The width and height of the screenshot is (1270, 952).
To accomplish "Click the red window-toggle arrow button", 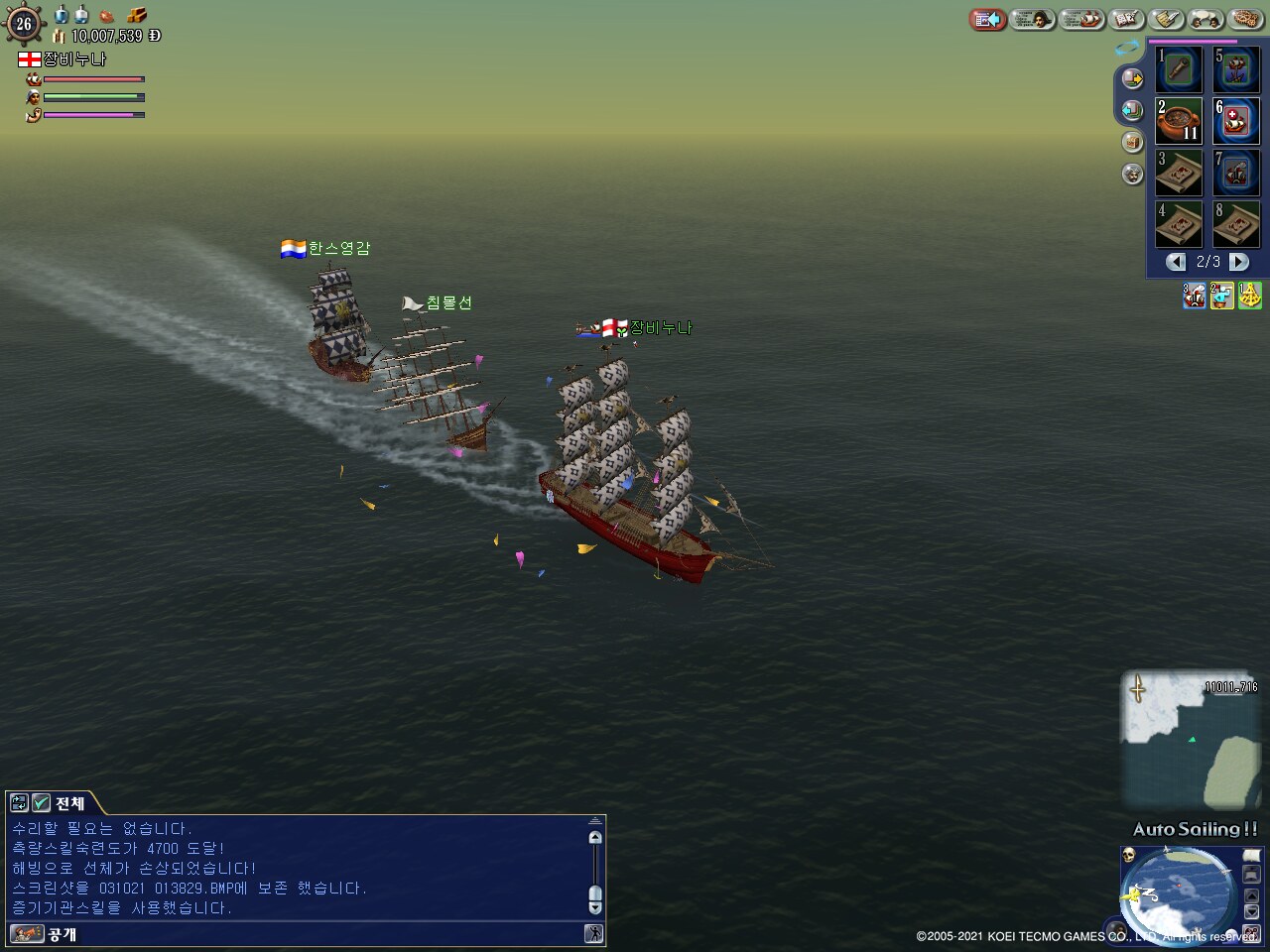I will point(988,19).
